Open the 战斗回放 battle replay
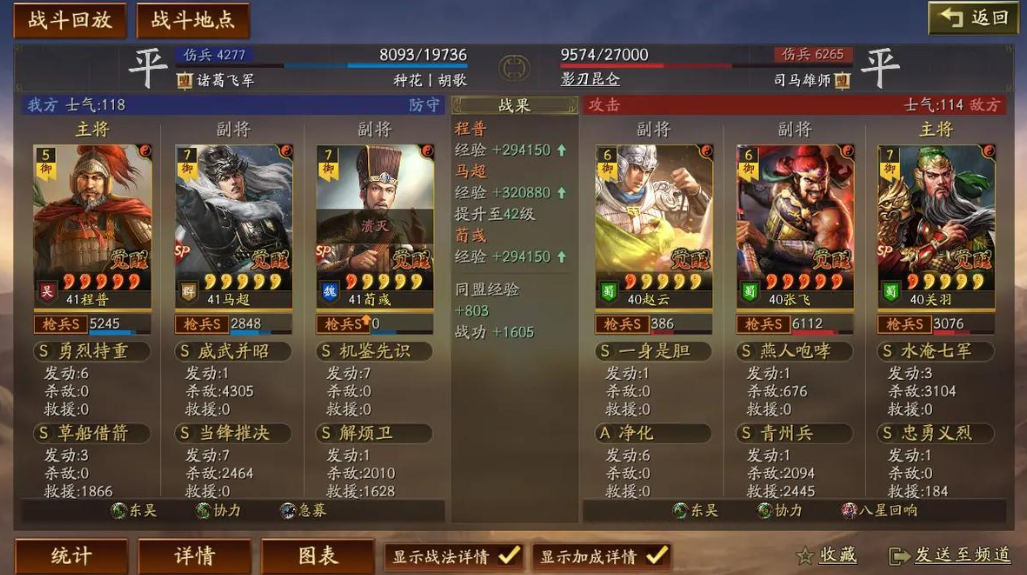 69,19
